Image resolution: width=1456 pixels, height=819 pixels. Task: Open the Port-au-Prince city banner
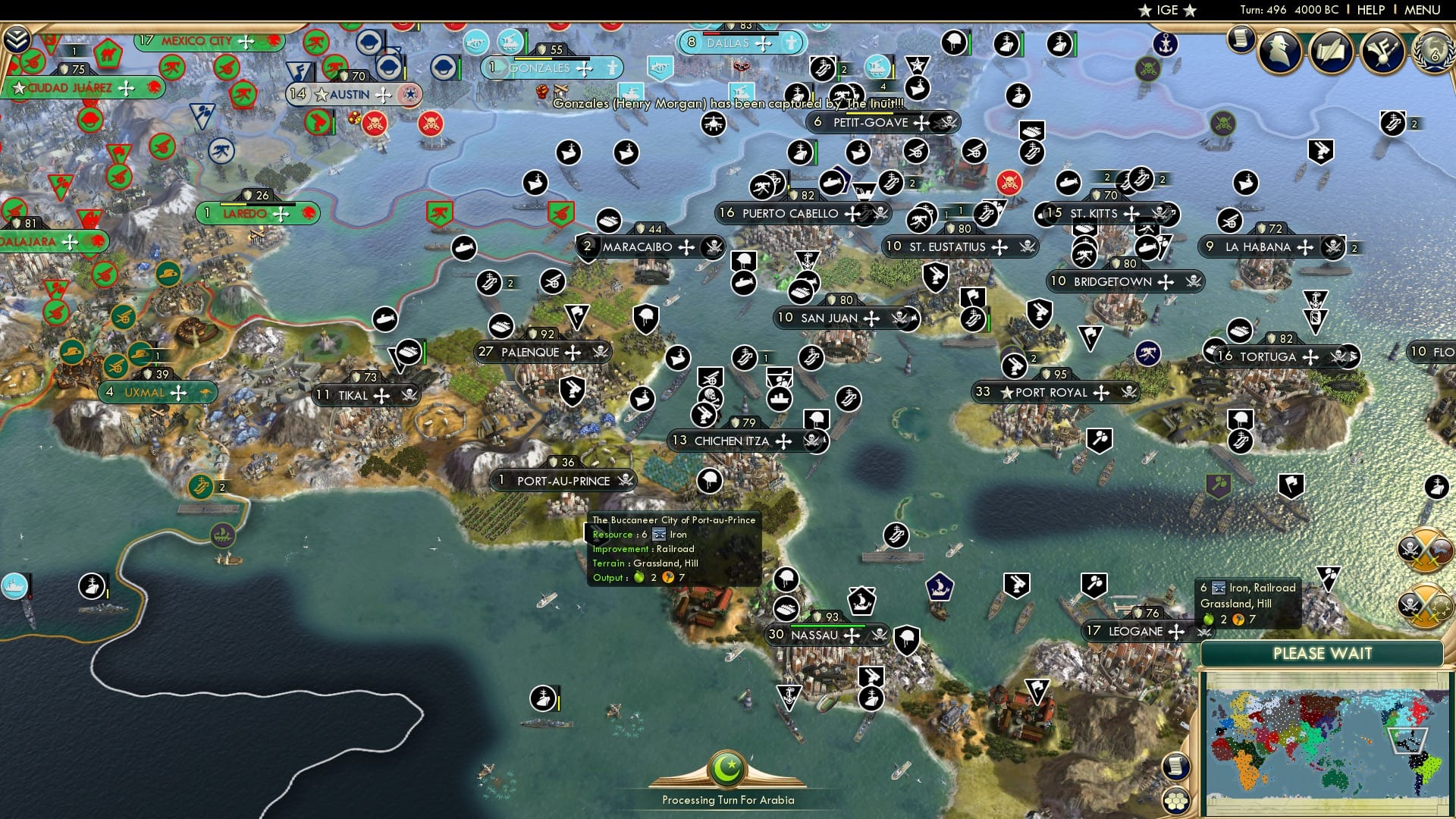[563, 480]
